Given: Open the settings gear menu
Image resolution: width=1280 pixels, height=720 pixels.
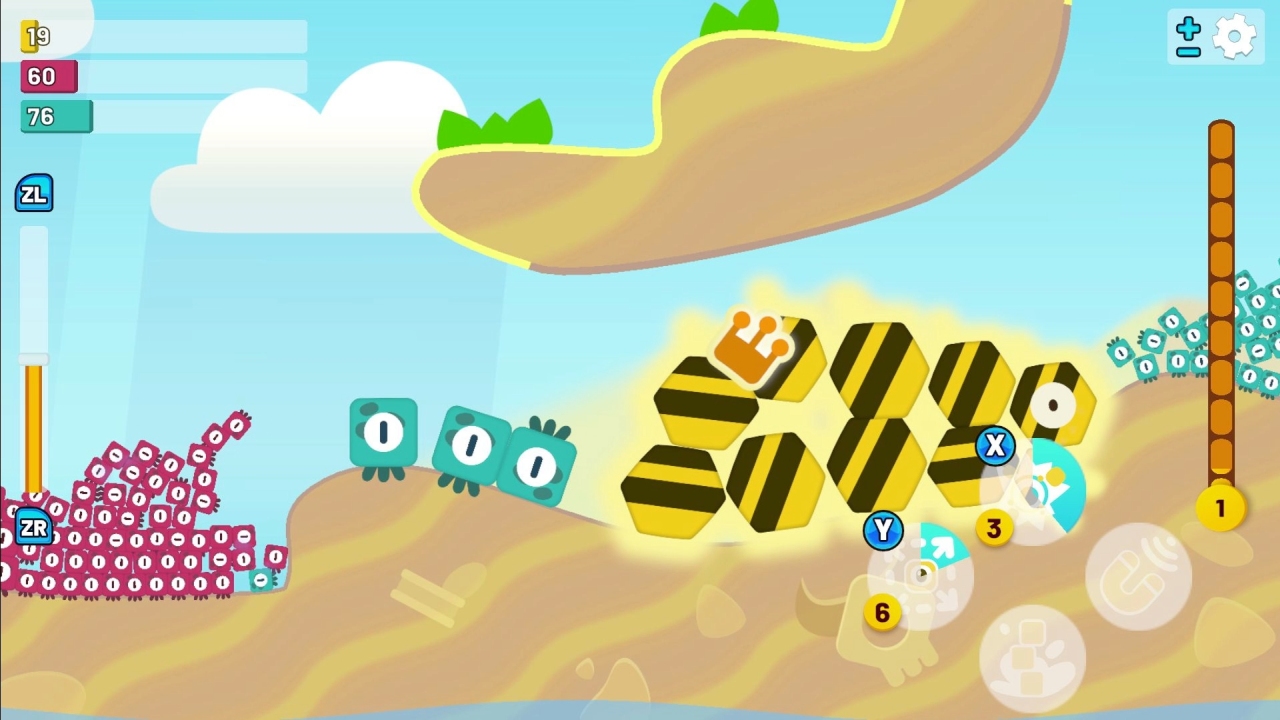Looking at the screenshot, I should 1236,35.
